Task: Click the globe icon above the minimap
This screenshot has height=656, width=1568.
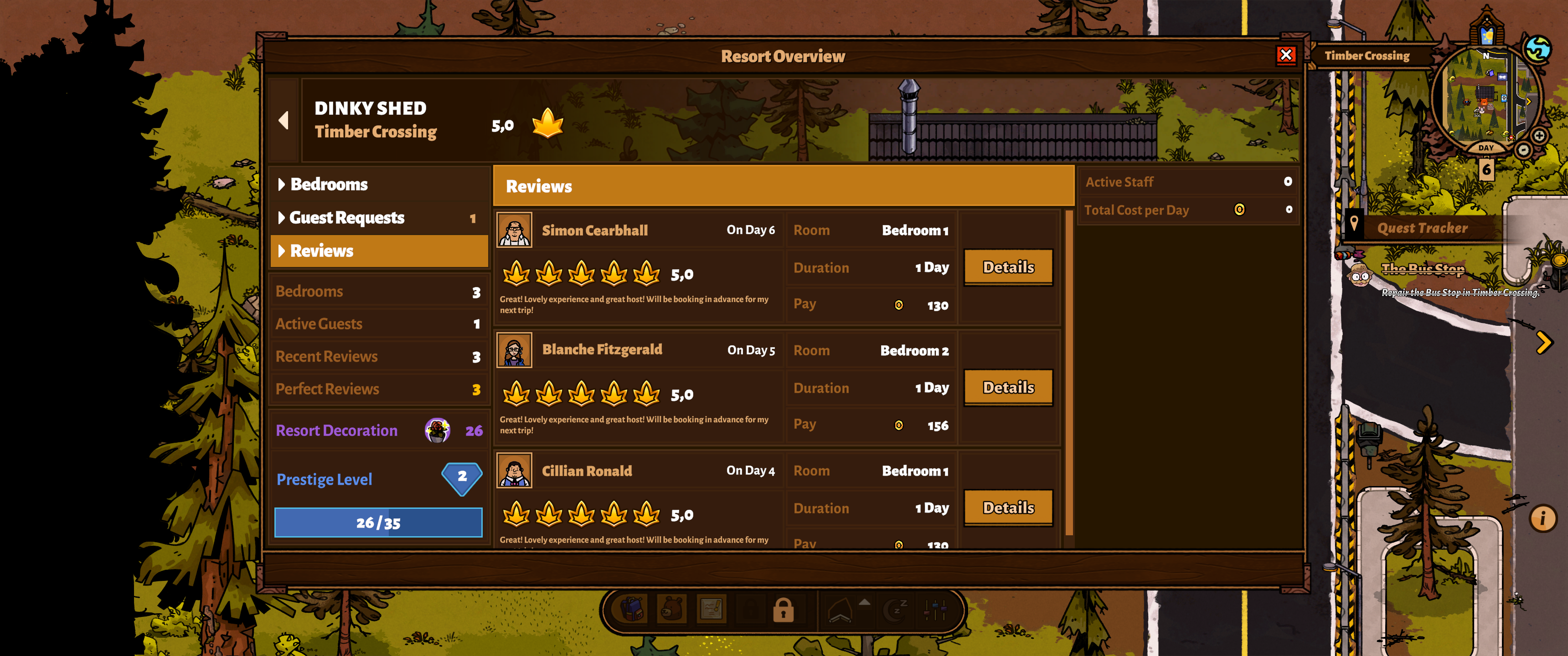Action: click(x=1537, y=49)
